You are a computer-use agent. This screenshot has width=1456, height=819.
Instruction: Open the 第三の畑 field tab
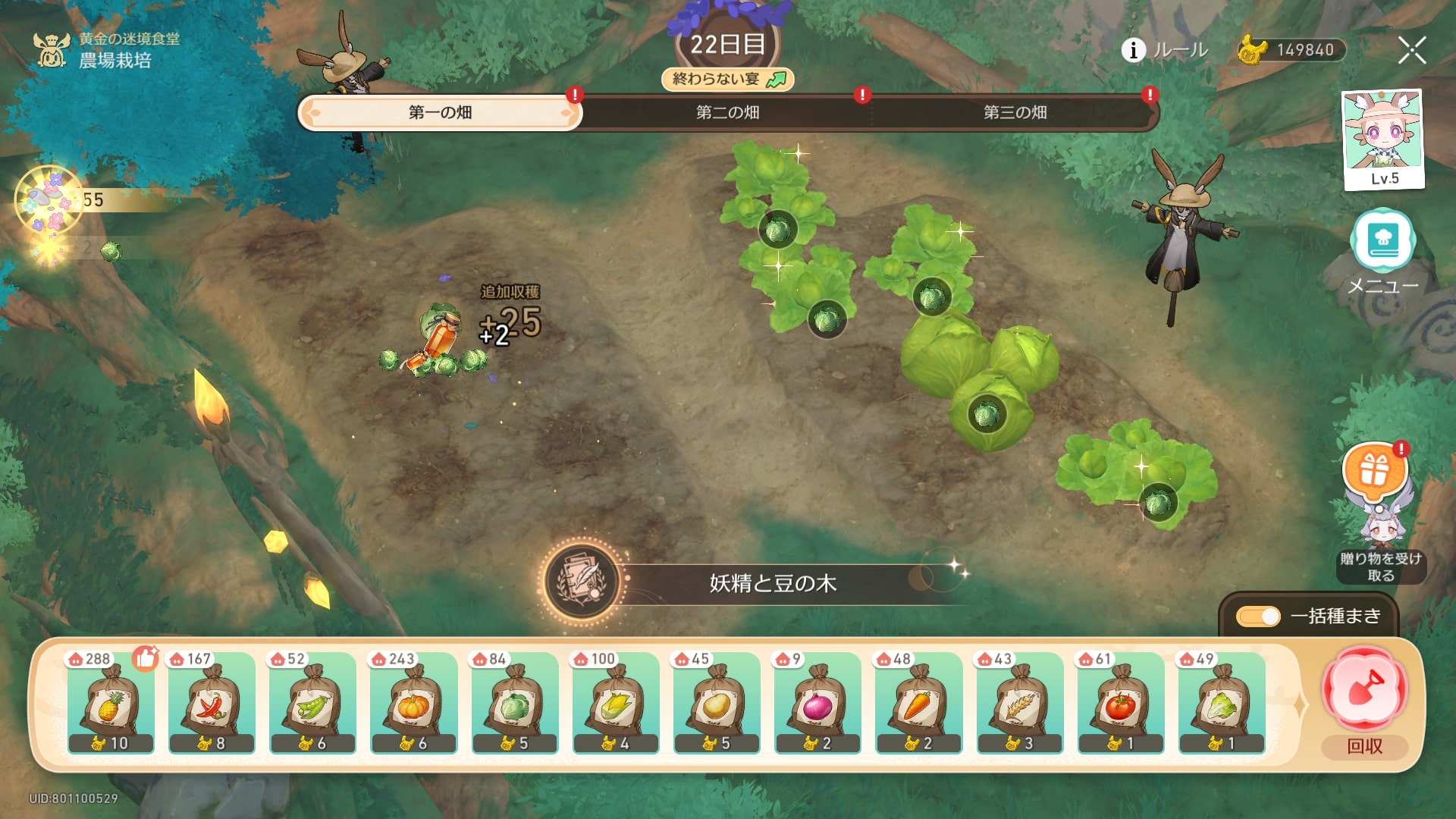pos(1015,113)
